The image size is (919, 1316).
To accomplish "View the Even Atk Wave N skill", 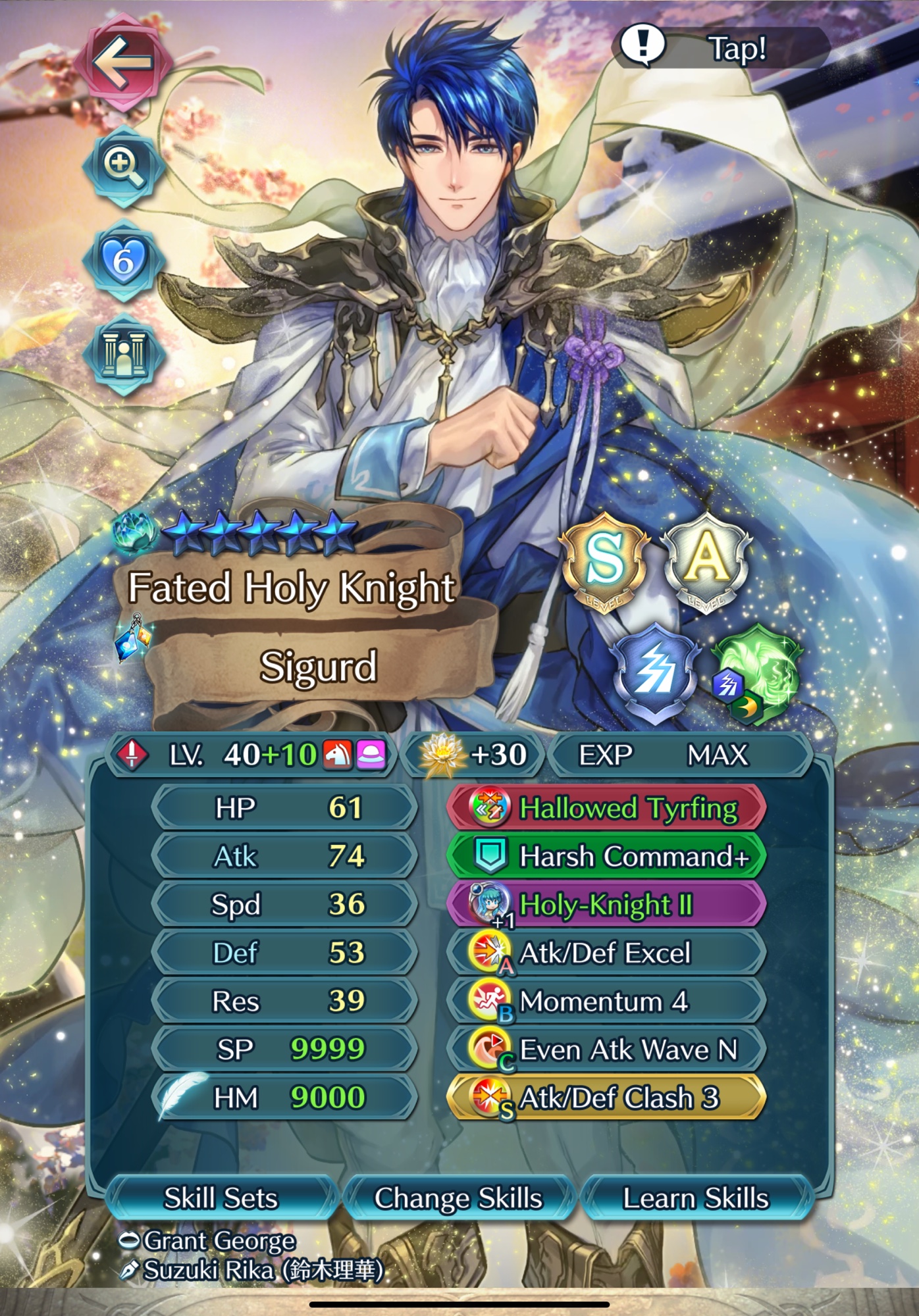I will pyautogui.click(x=606, y=1050).
